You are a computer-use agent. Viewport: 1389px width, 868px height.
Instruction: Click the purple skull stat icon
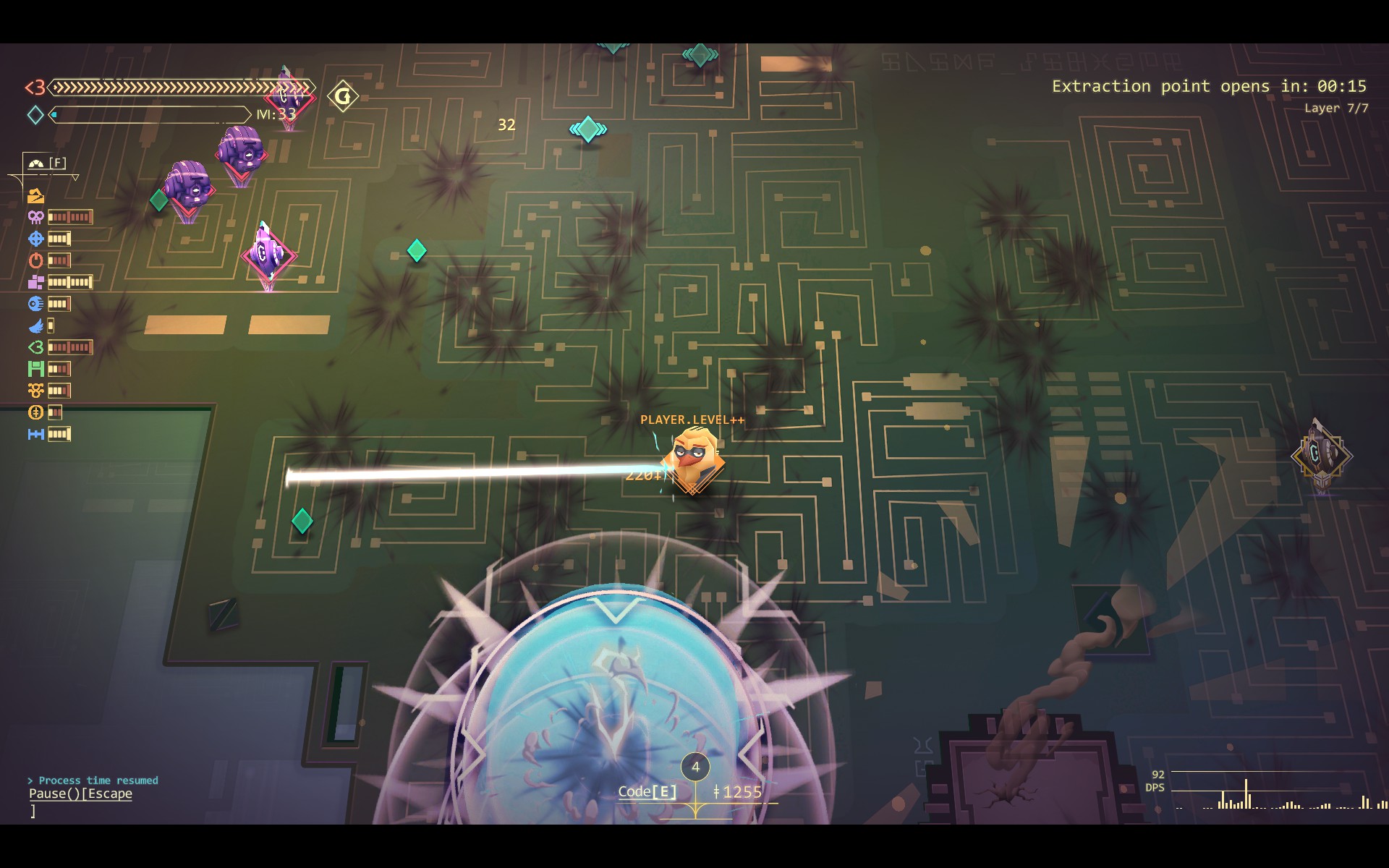pyautogui.click(x=35, y=217)
